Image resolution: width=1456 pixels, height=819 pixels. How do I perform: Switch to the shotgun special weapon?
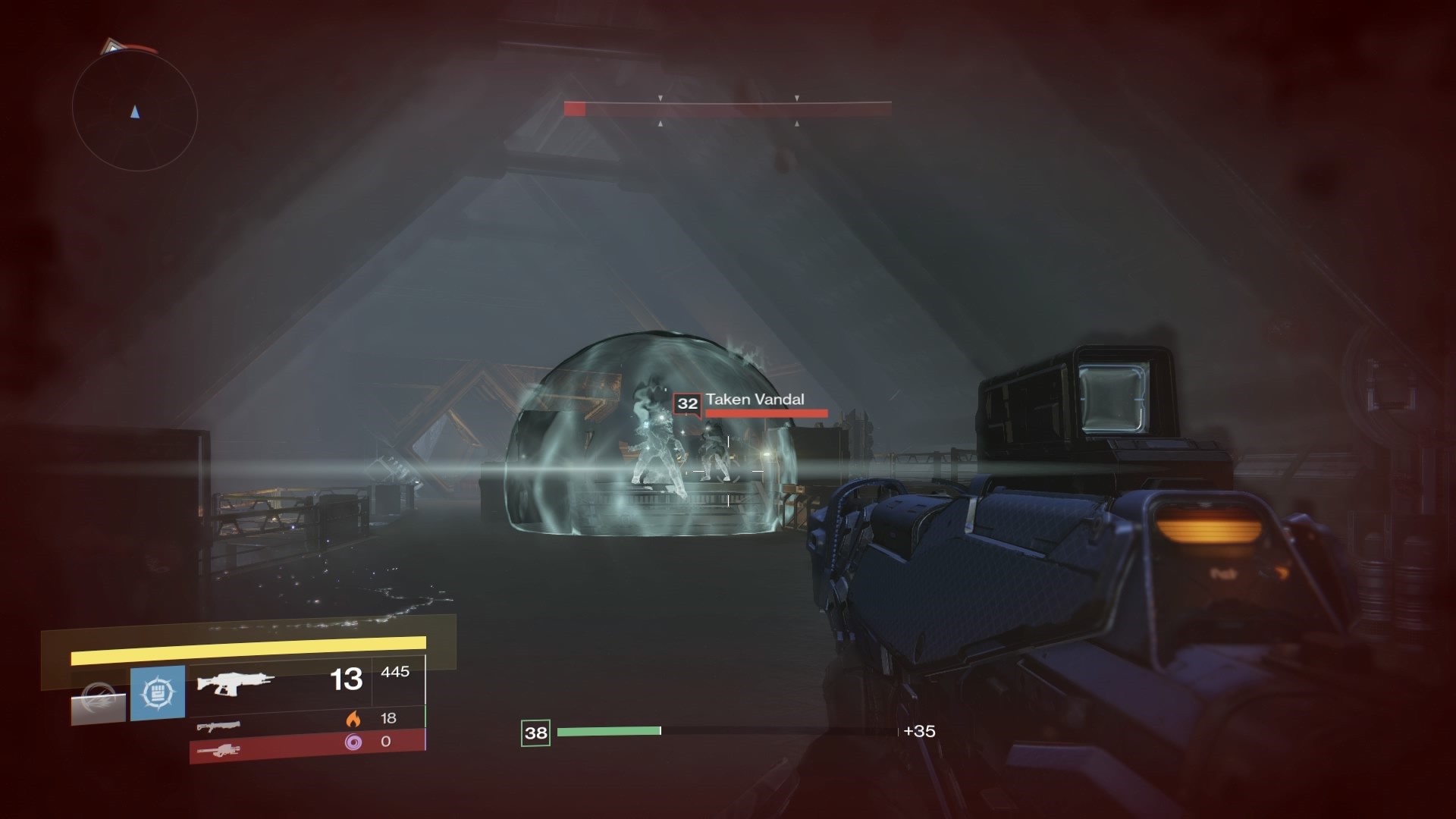pos(218,726)
